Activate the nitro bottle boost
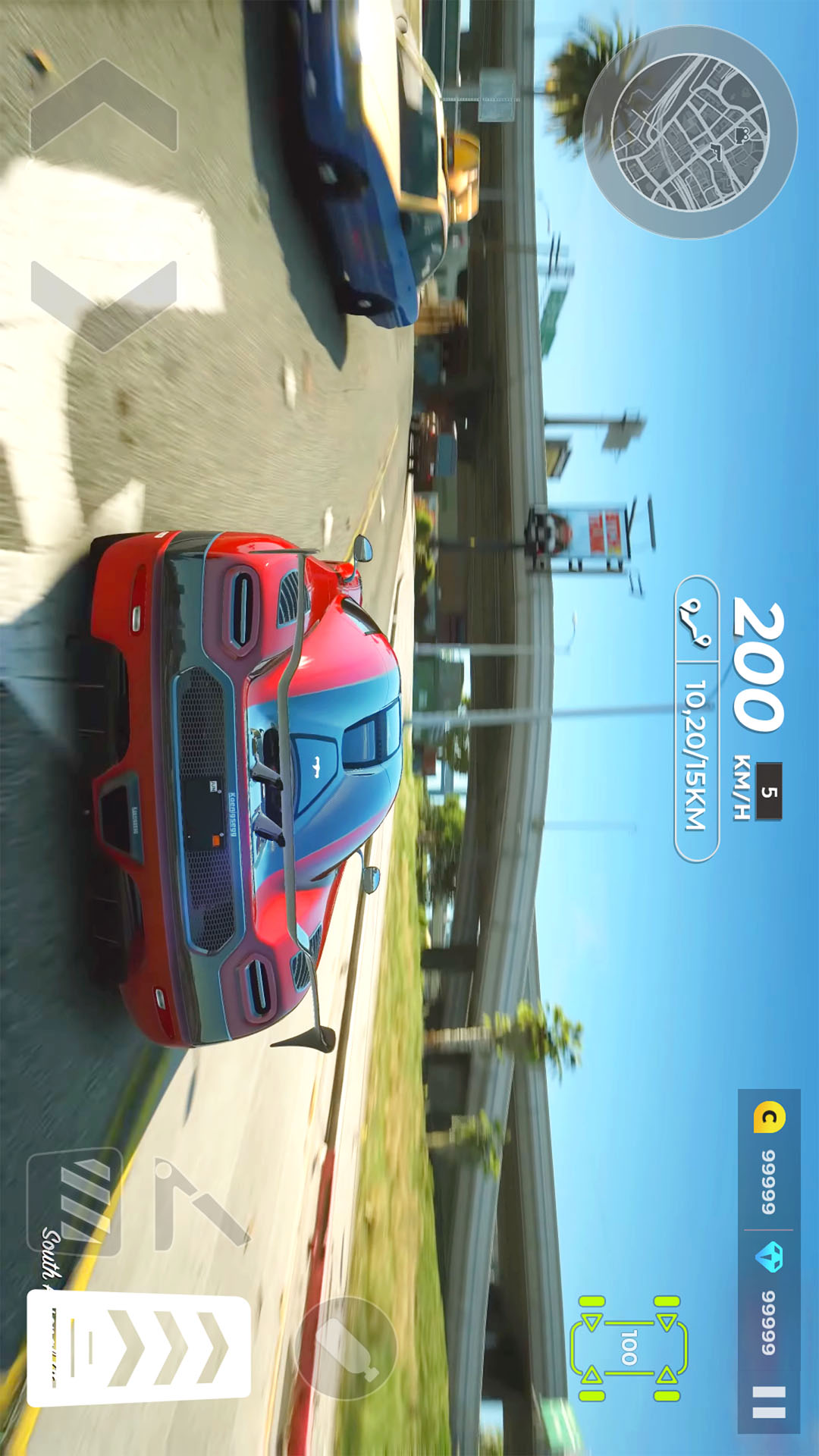Viewport: 819px width, 1456px height. tap(346, 1348)
